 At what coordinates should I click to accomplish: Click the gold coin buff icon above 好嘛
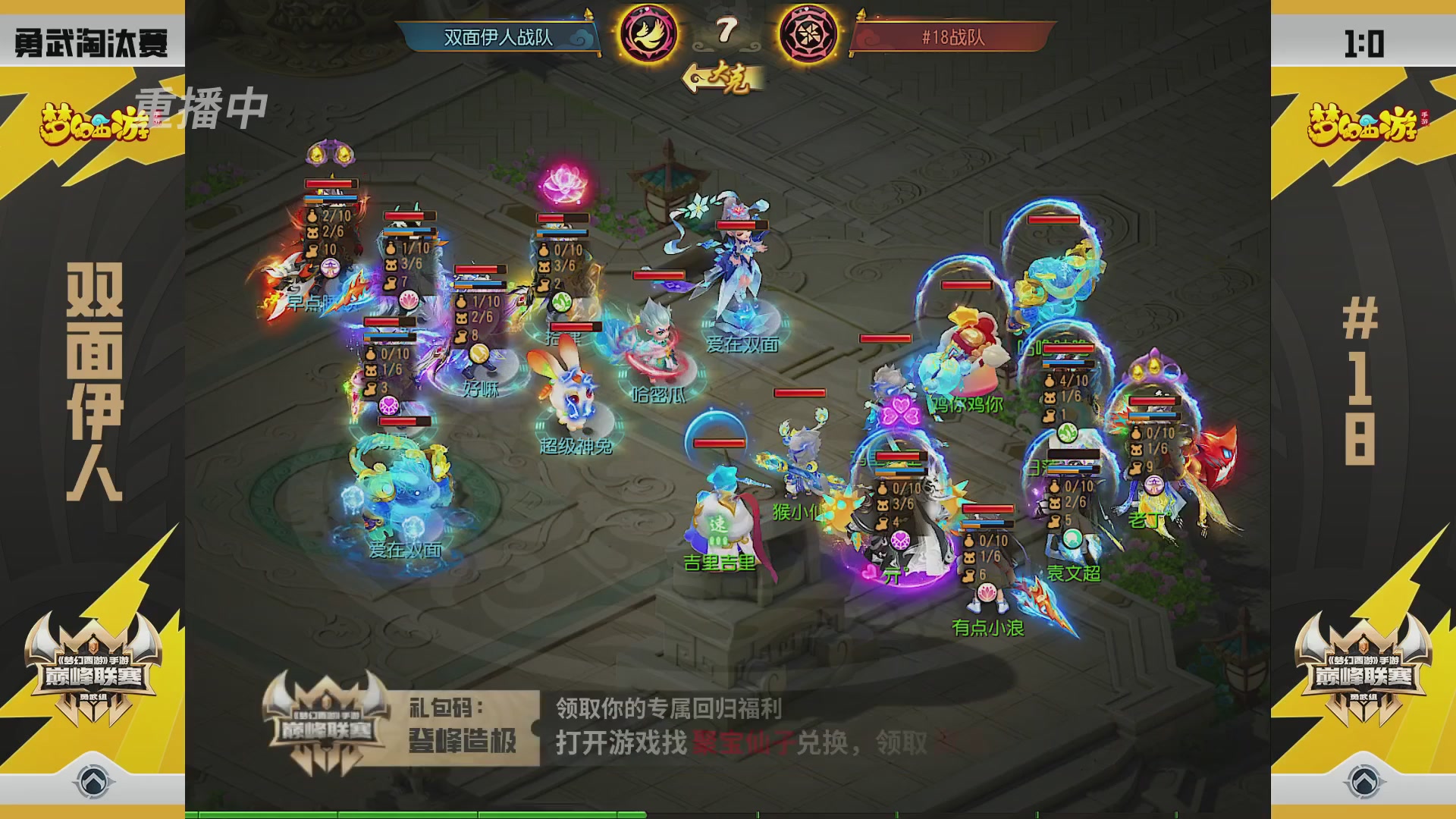(479, 353)
